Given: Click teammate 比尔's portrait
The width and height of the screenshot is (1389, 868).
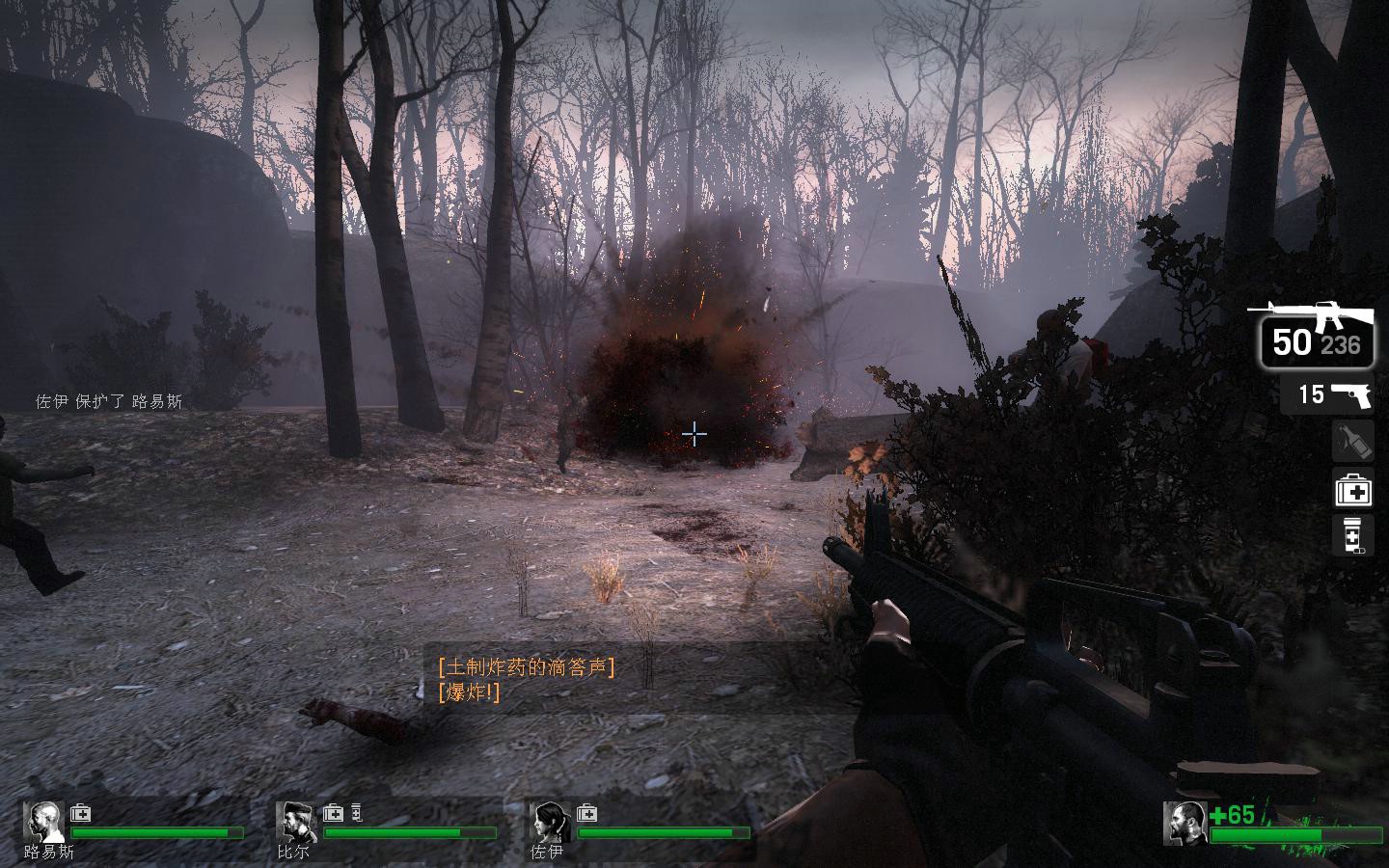Looking at the screenshot, I should pos(296,822).
